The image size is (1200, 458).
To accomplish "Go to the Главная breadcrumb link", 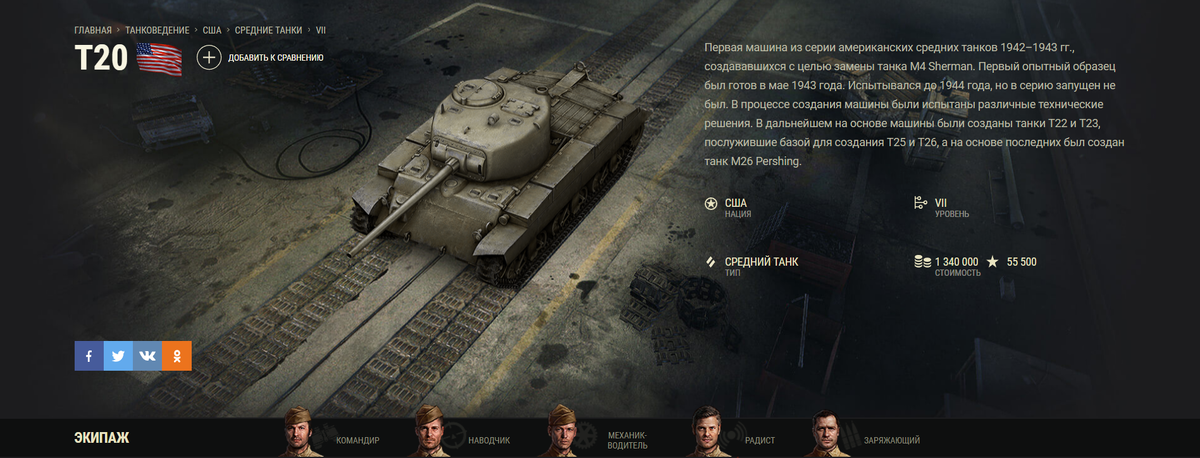I will point(93,30).
